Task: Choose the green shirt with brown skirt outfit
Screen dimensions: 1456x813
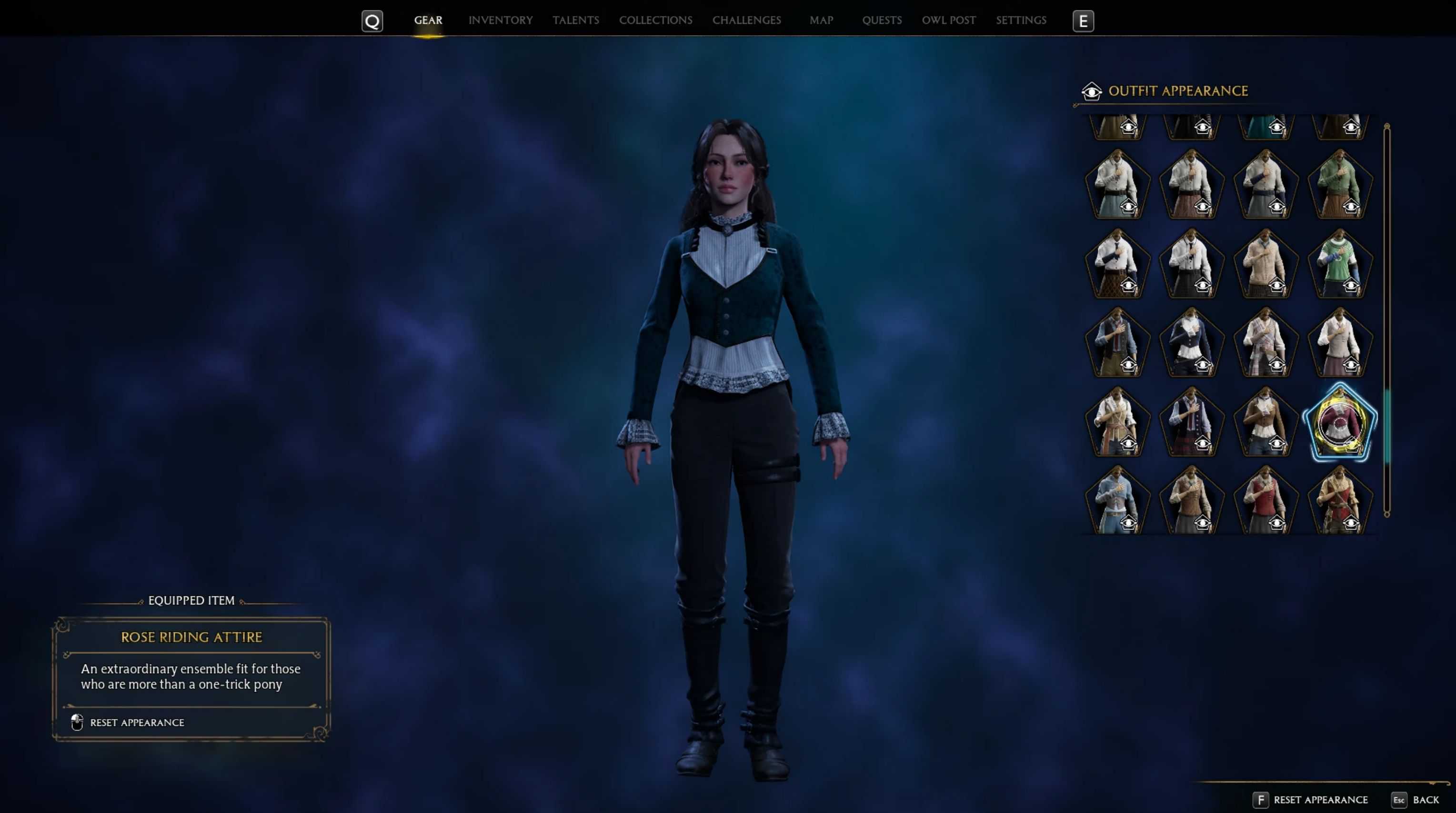Action: 1339,184
